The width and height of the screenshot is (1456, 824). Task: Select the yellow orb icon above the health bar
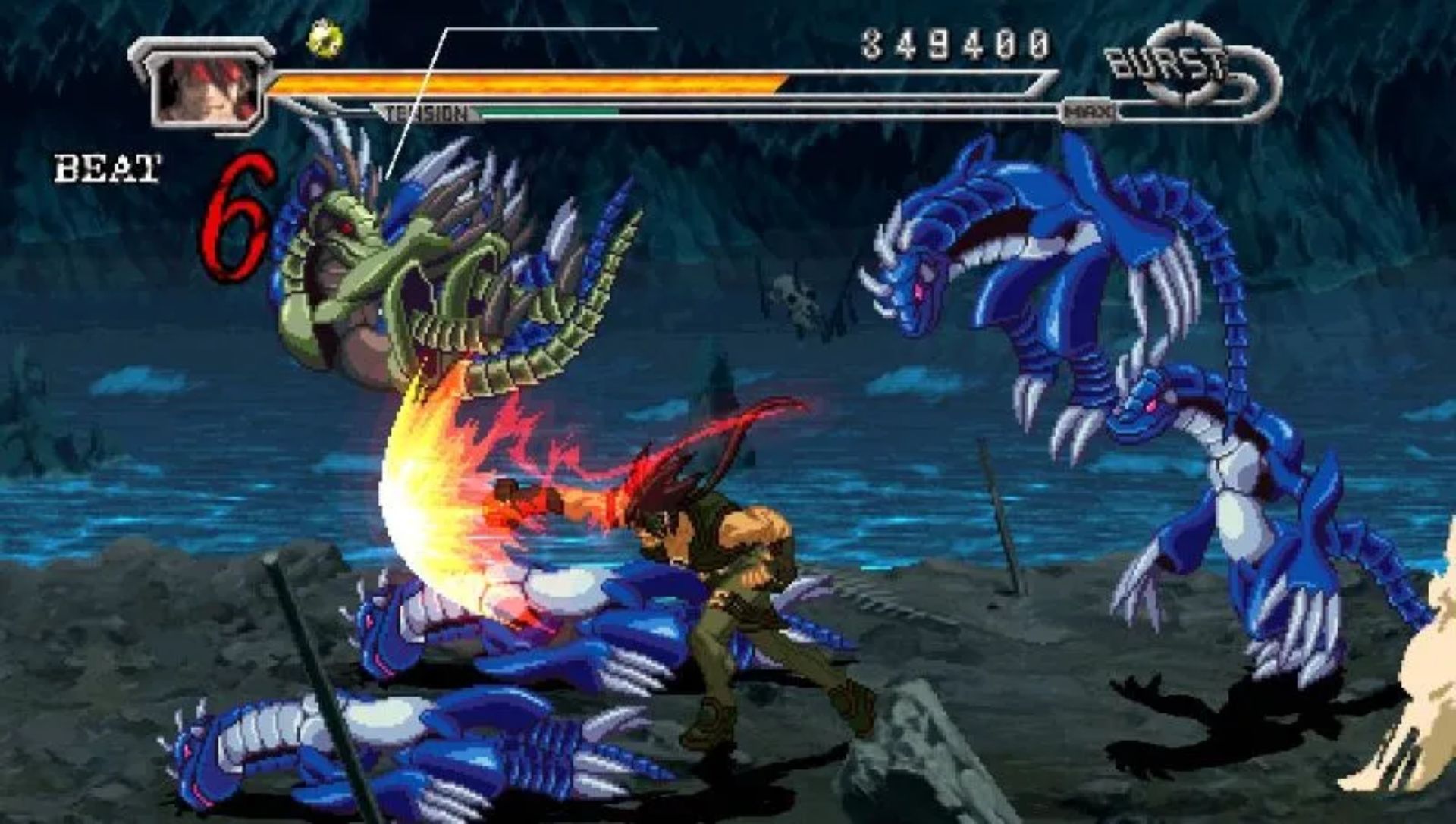pyautogui.click(x=324, y=38)
